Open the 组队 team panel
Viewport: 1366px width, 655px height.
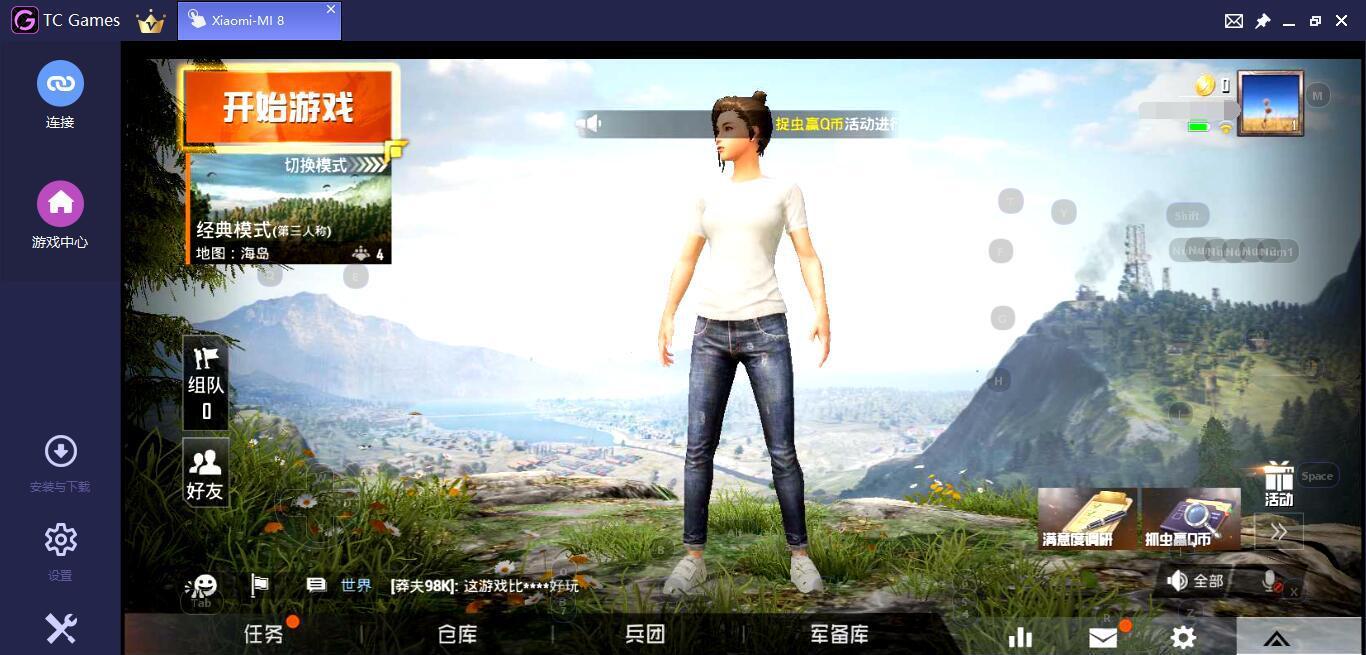point(205,383)
